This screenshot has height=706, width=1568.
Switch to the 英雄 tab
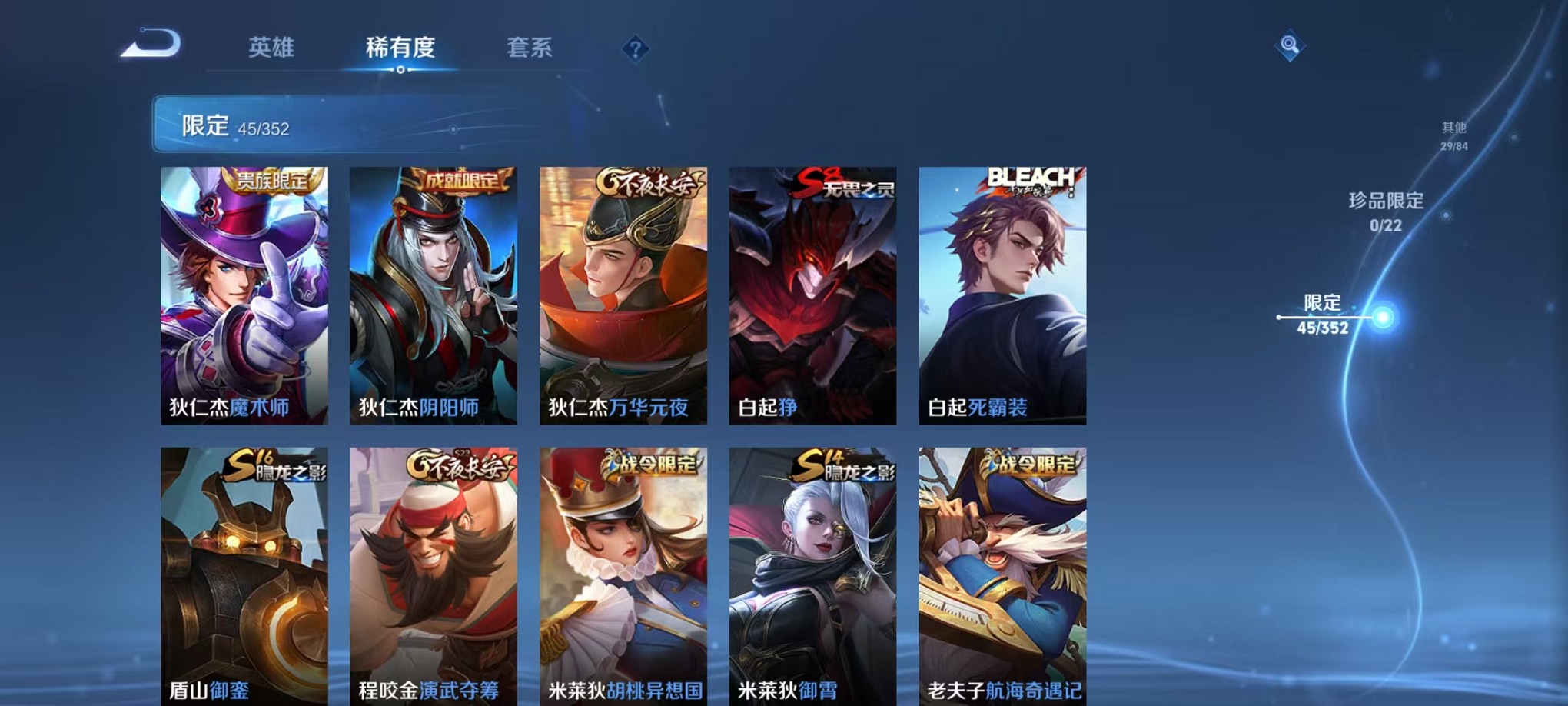coord(272,48)
